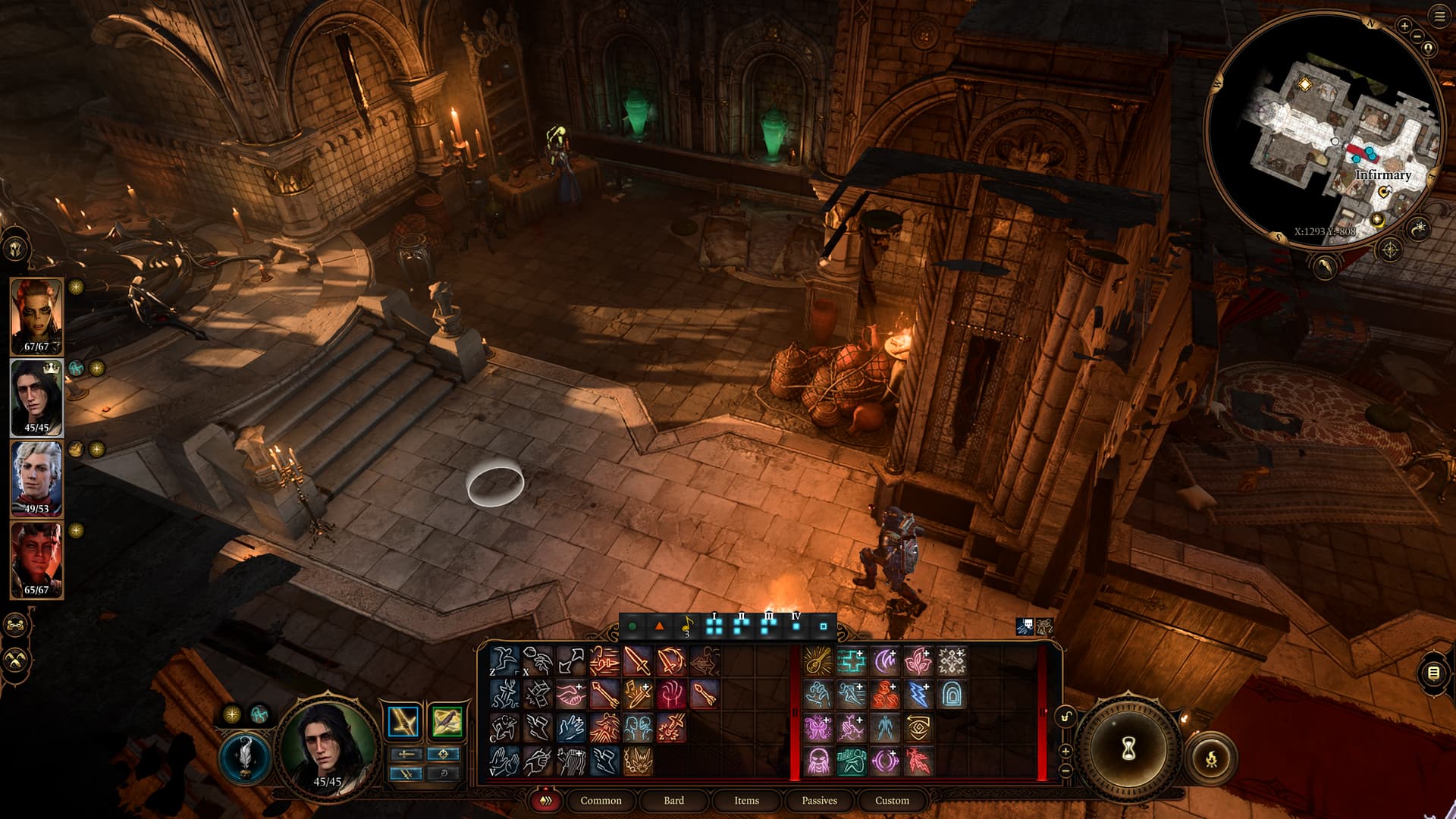
Task: Cast the teal healing cross spell
Action: click(x=851, y=661)
